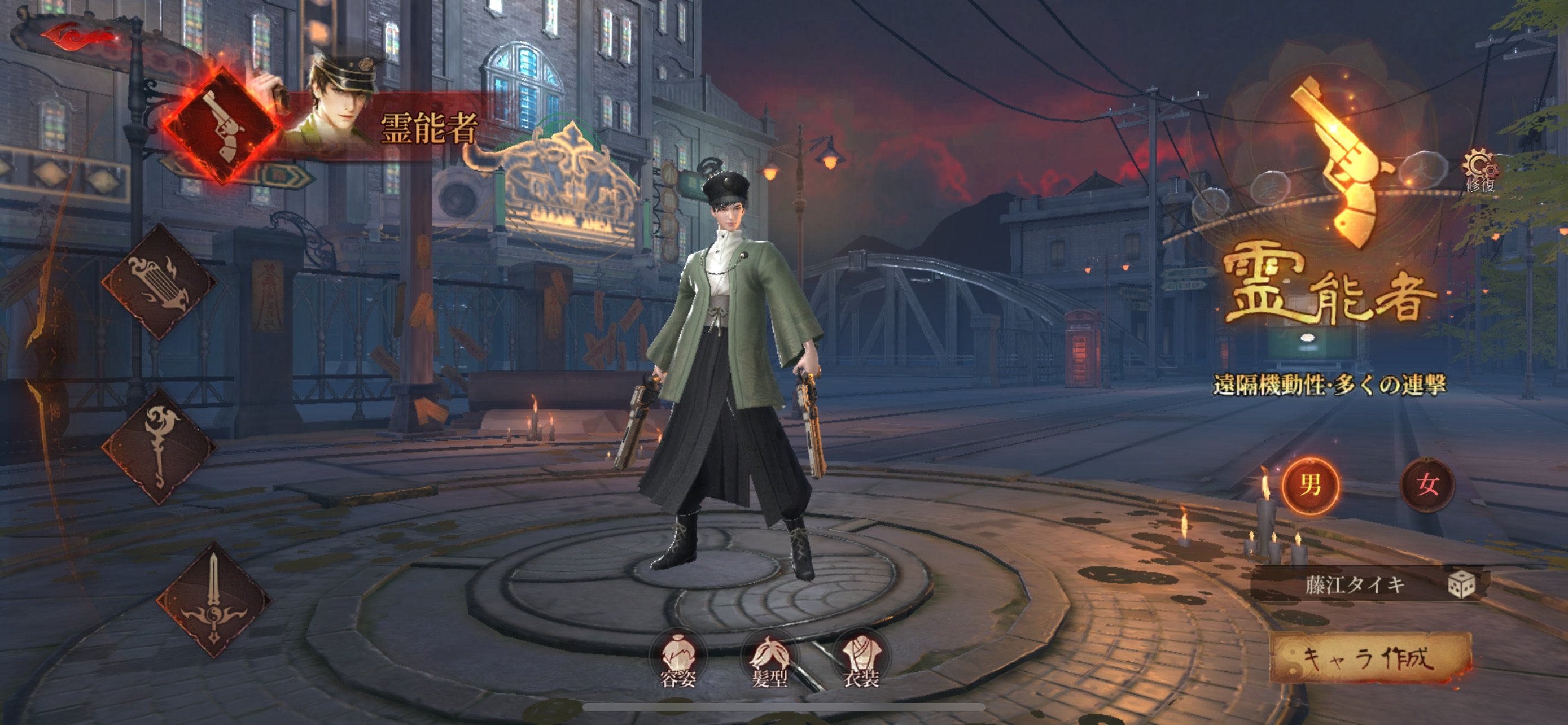Choose male gender 男
The image size is (1568, 725).
tap(1311, 485)
